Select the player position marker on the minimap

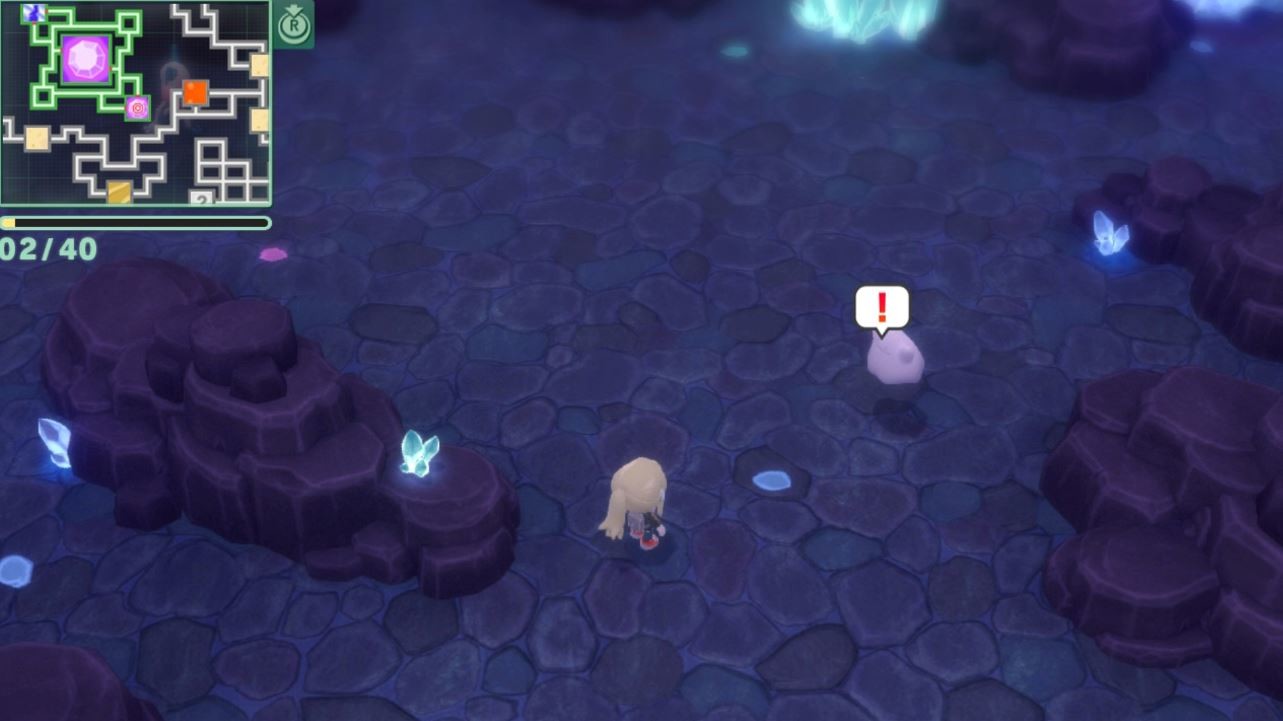point(137,108)
